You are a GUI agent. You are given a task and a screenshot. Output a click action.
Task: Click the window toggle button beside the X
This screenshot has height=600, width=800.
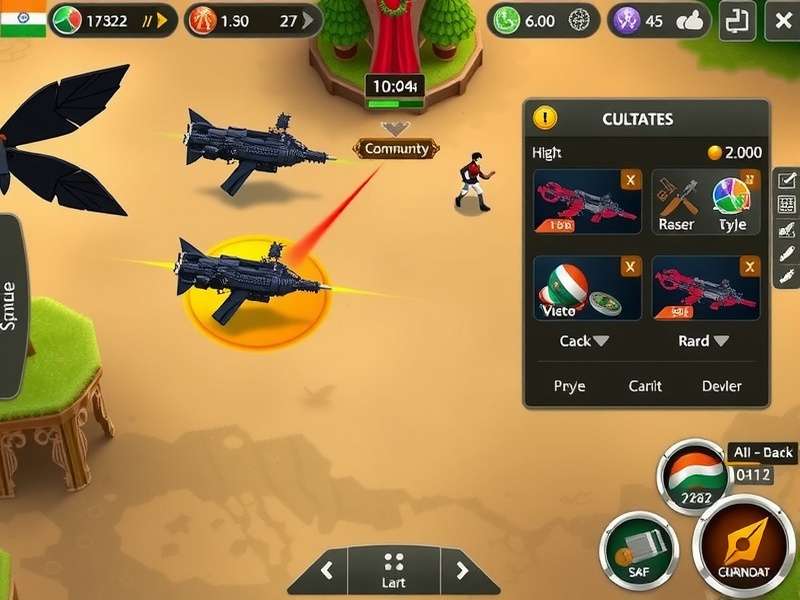(737, 20)
